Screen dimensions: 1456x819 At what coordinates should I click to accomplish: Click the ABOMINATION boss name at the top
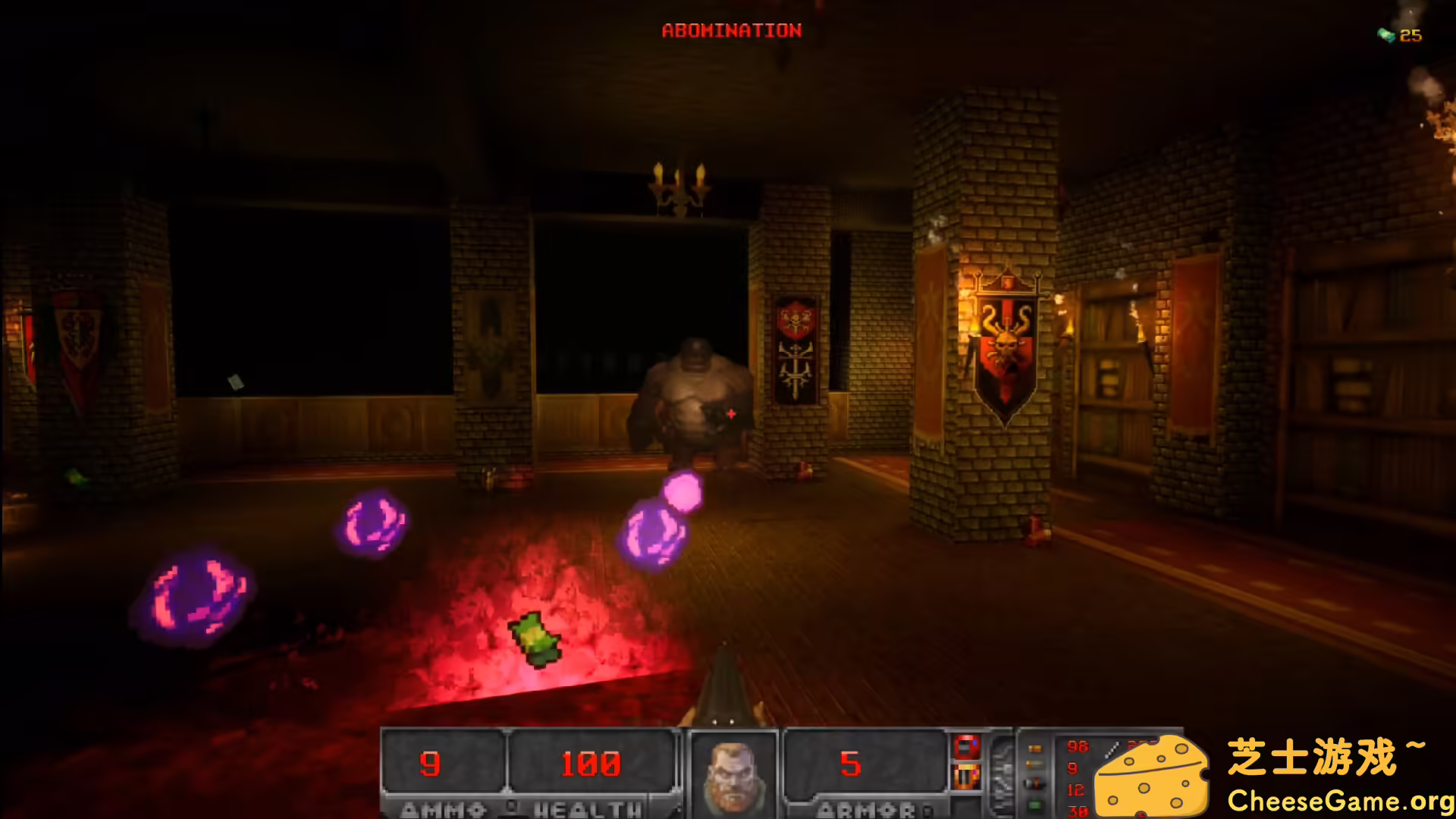(730, 31)
